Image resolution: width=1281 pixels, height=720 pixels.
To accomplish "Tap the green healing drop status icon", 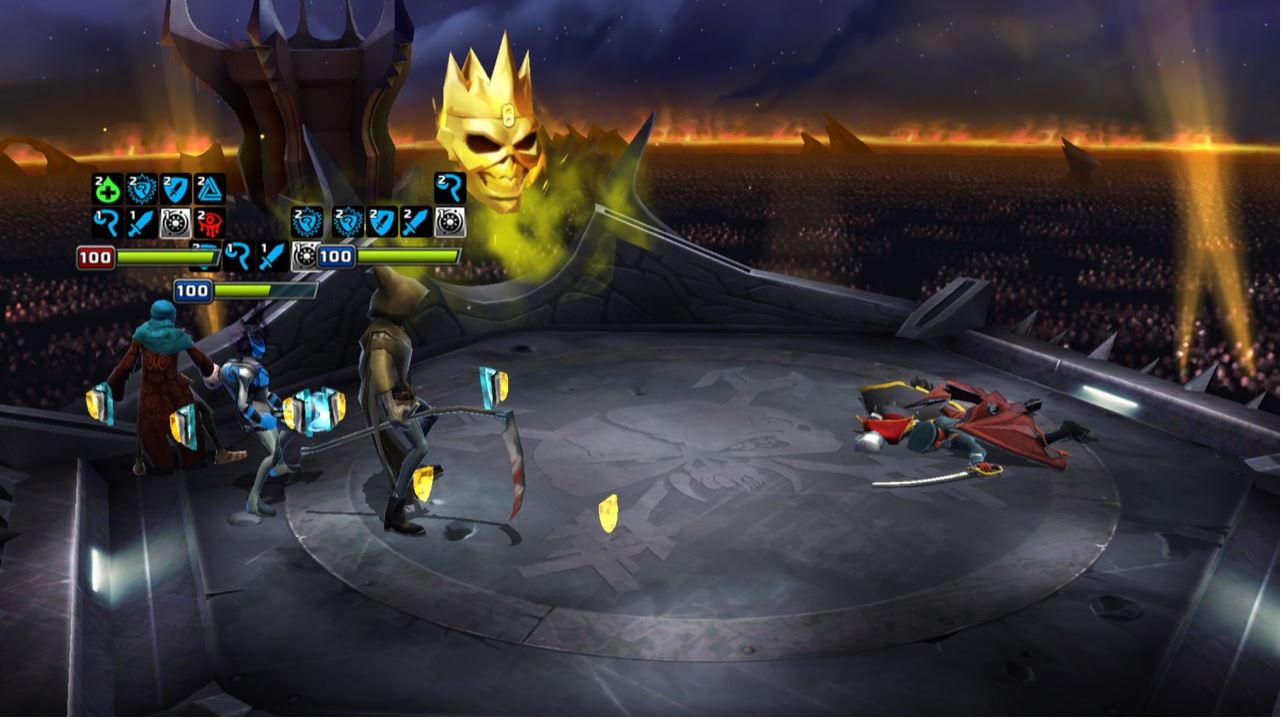I will 107,189.
